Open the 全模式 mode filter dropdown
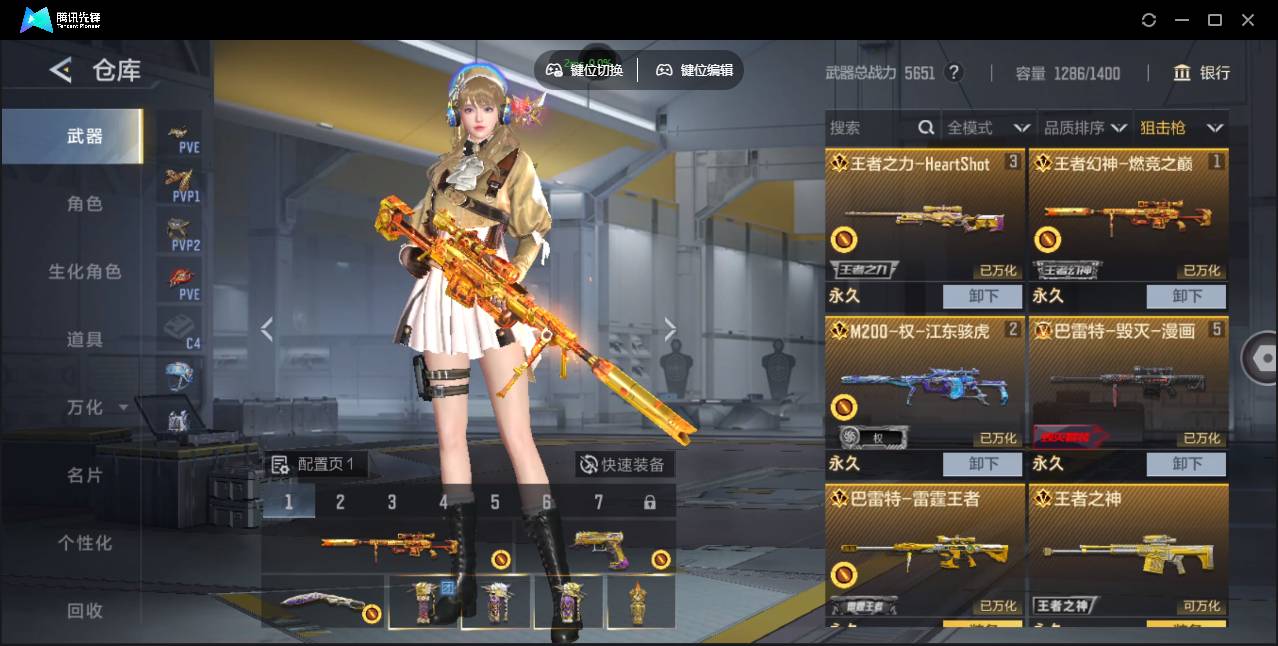The width and height of the screenshot is (1278, 646). (x=988, y=128)
